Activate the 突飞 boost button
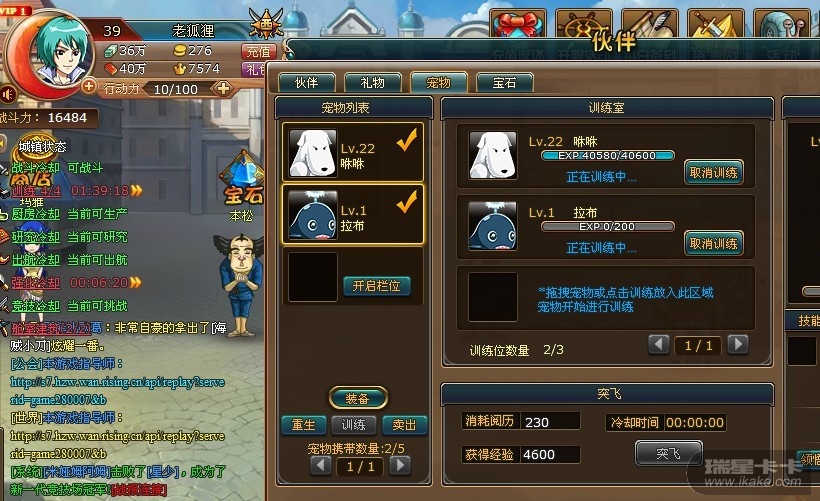Image resolution: width=820 pixels, height=501 pixels. [x=668, y=453]
